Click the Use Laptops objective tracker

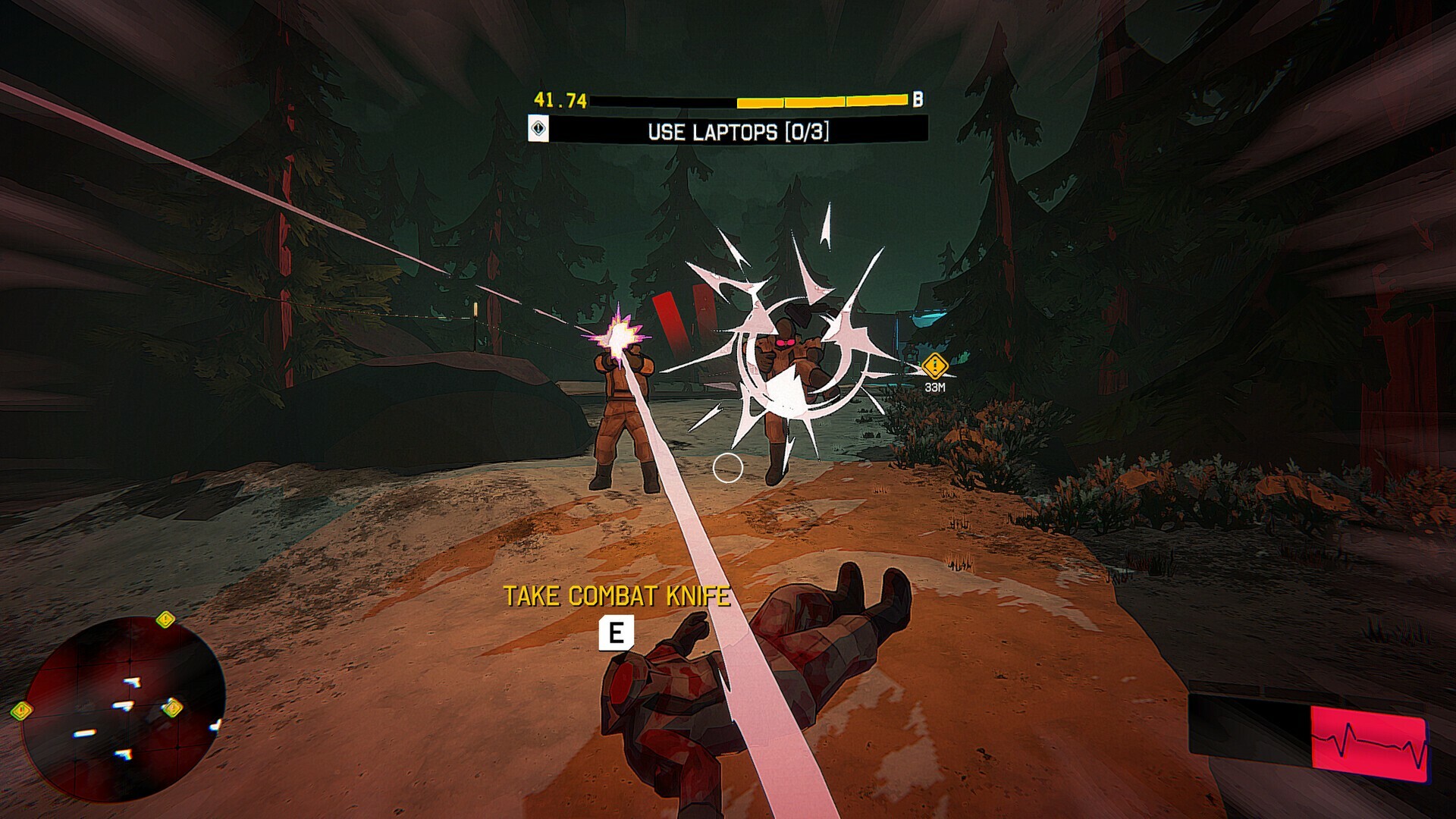coord(738,131)
